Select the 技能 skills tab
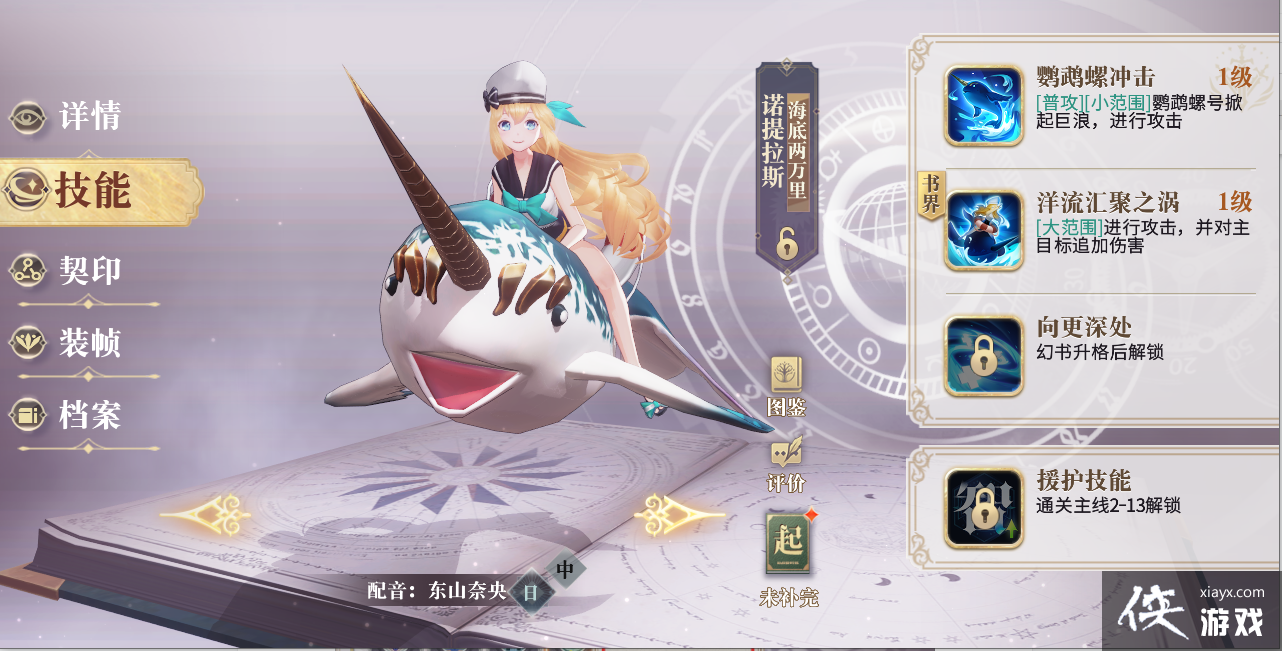The image size is (1282, 651). click(92, 190)
